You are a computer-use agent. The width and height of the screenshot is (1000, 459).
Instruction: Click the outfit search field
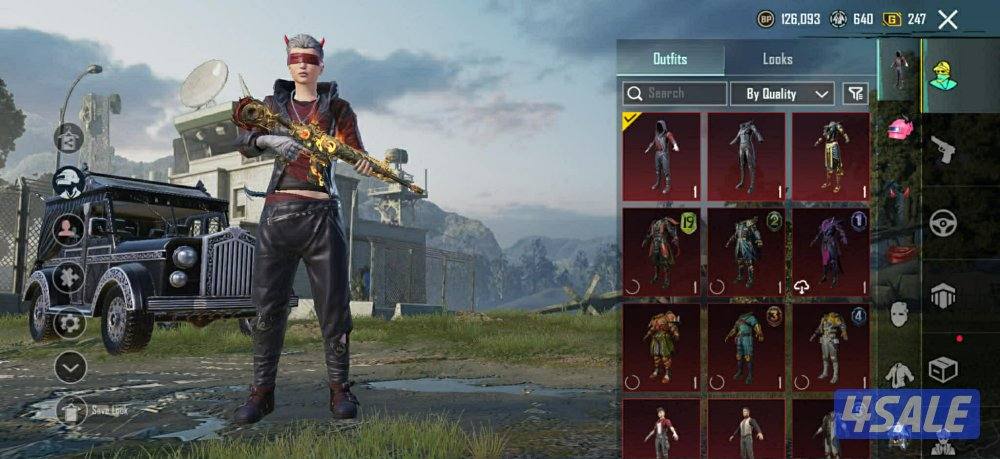pos(676,94)
